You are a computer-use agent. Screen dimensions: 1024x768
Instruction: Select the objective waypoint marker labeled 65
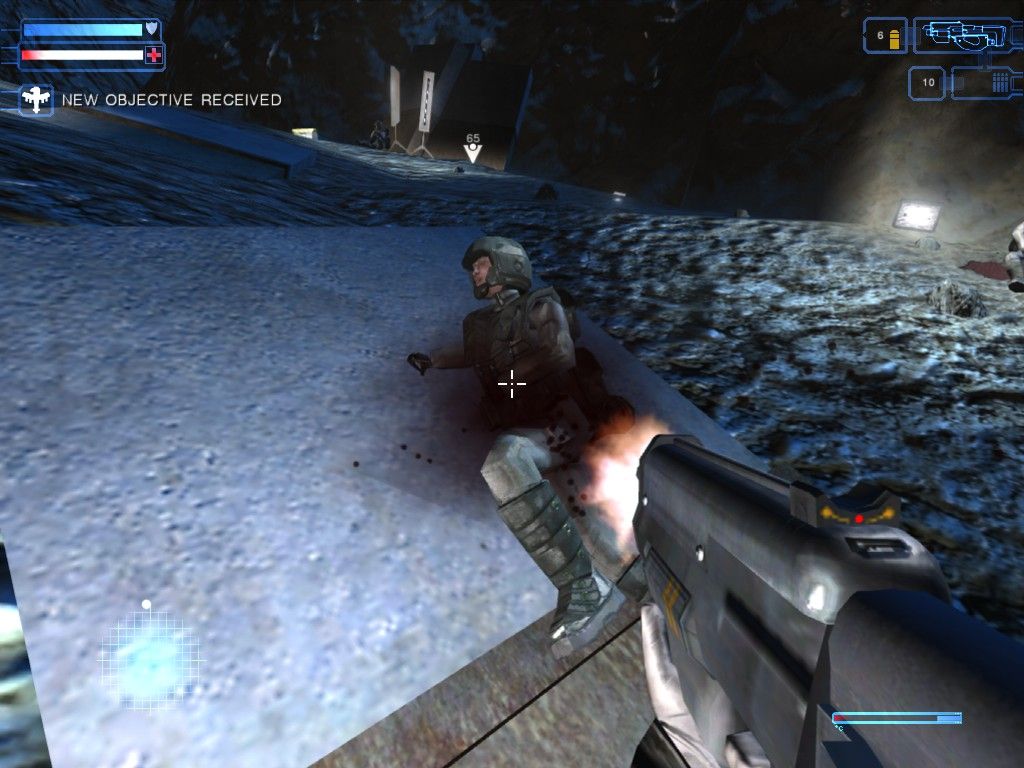click(x=473, y=151)
